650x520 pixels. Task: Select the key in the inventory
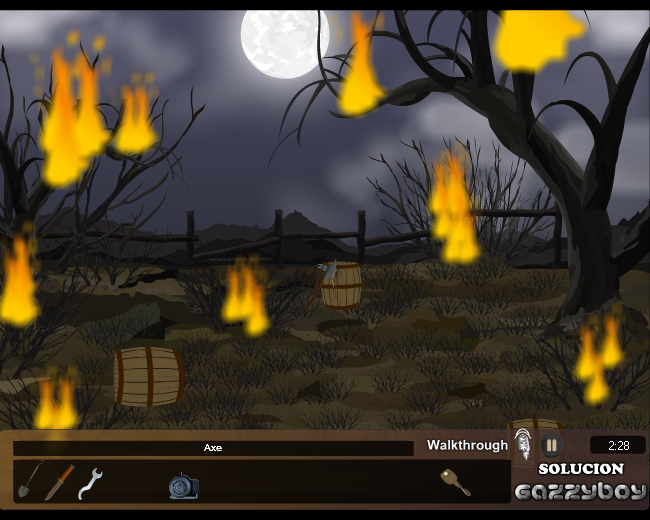455,482
